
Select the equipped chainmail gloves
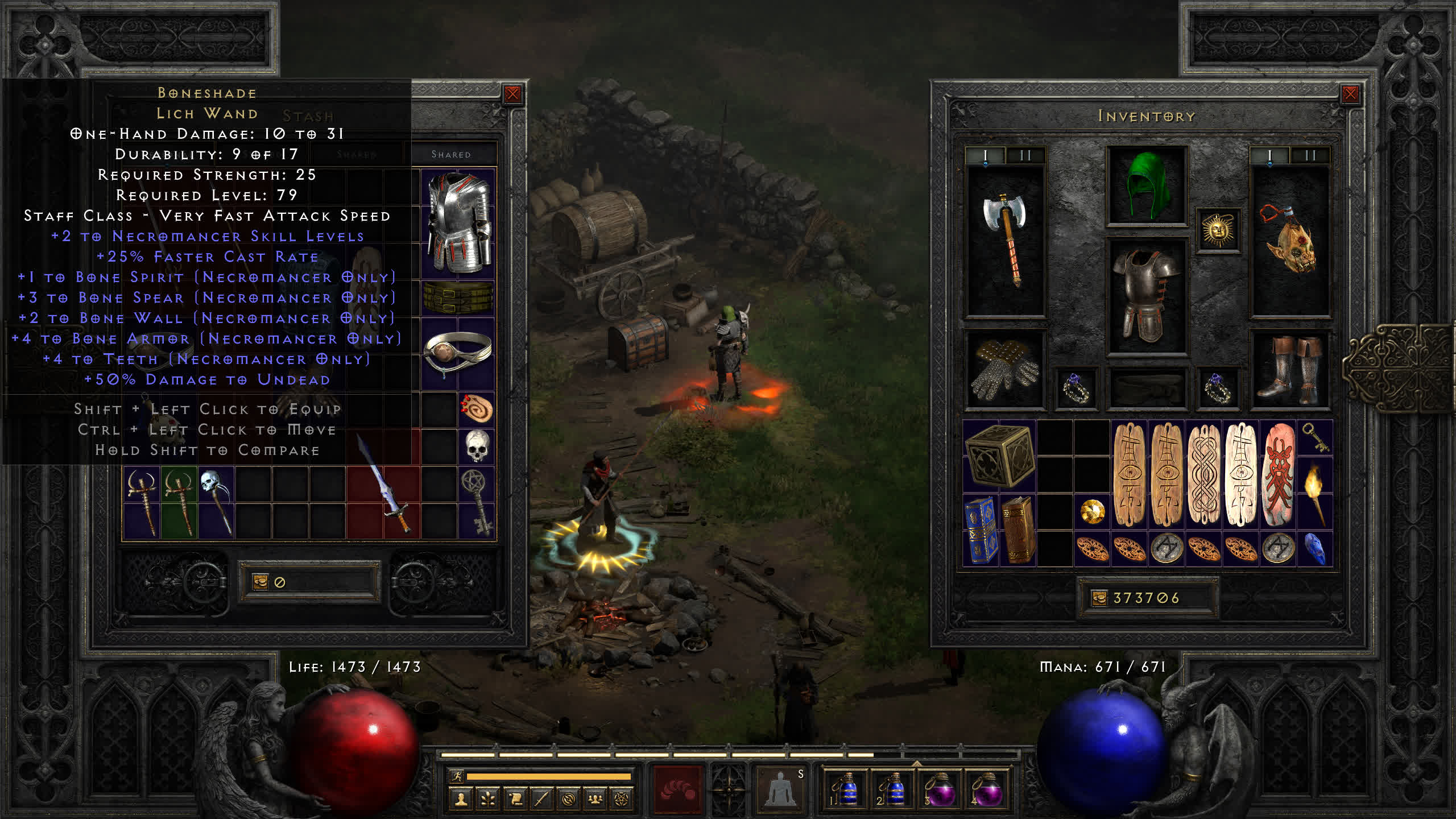[1005, 370]
